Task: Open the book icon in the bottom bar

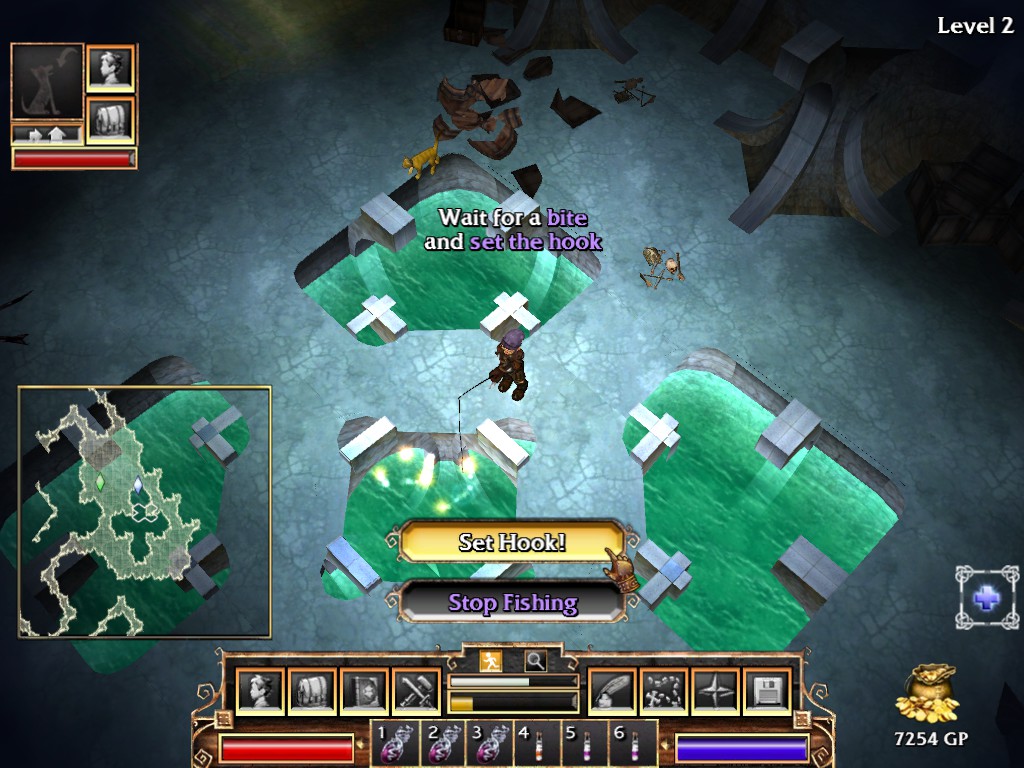Action: click(x=363, y=692)
